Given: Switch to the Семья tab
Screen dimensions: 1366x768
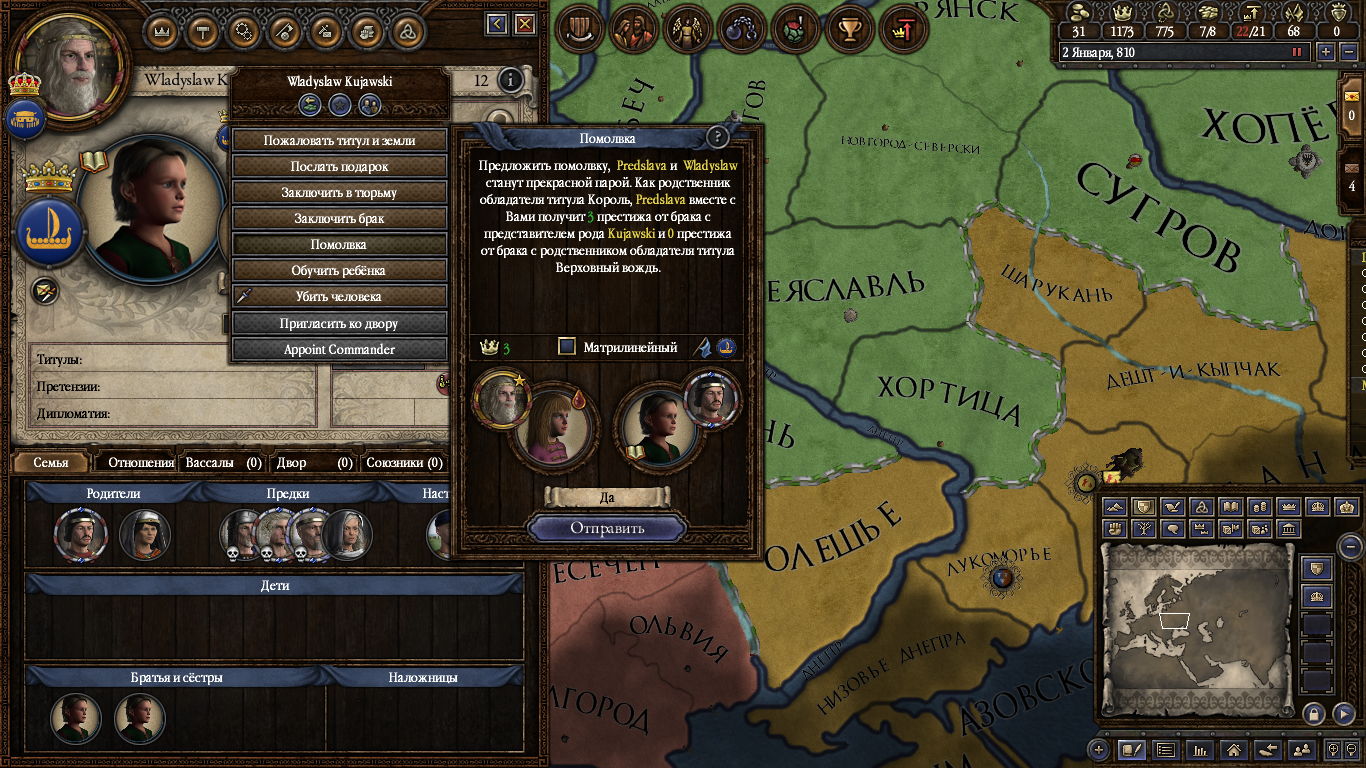Looking at the screenshot, I should pyautogui.click(x=51, y=463).
